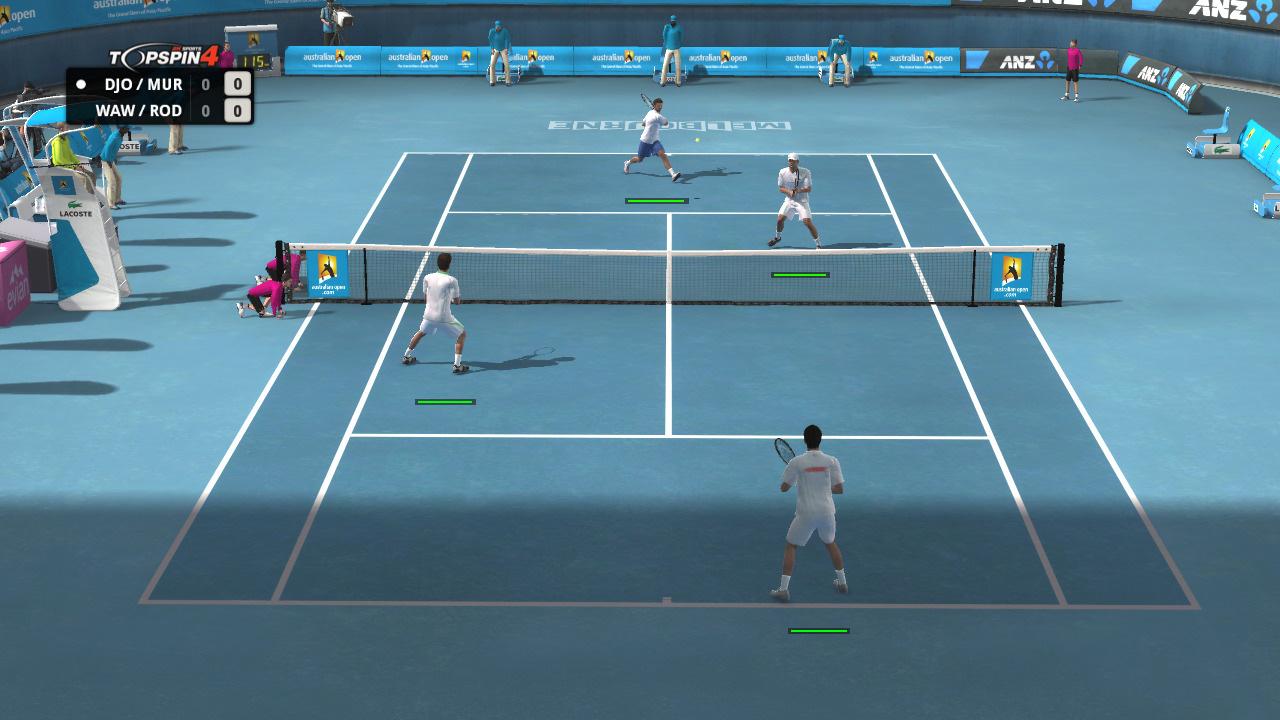
Task: Open the DJO/MUR team name row
Action: (144, 84)
